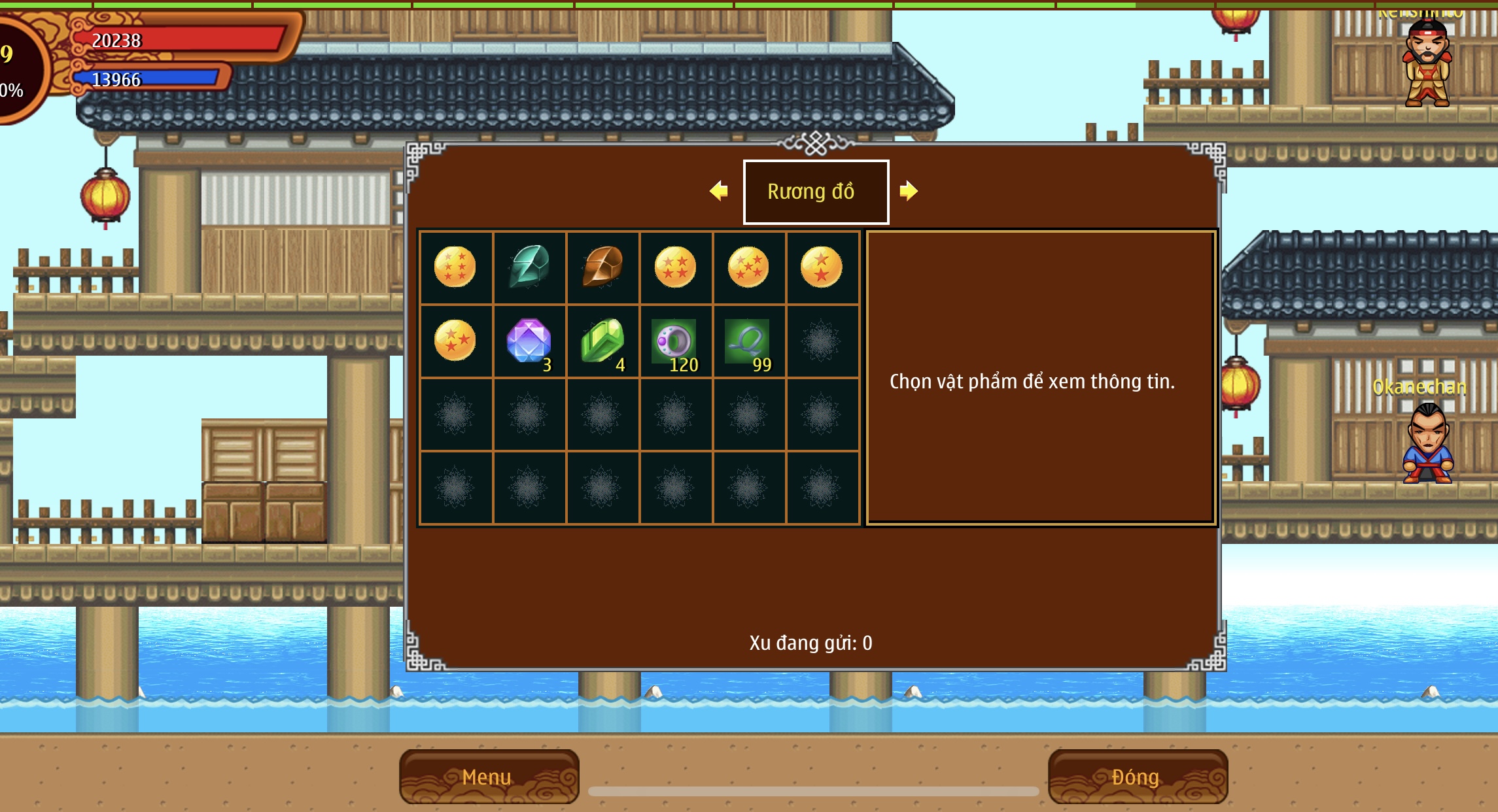Select the silver cord stack of 99
Image resolution: width=1498 pixels, height=812 pixels.
point(748,340)
